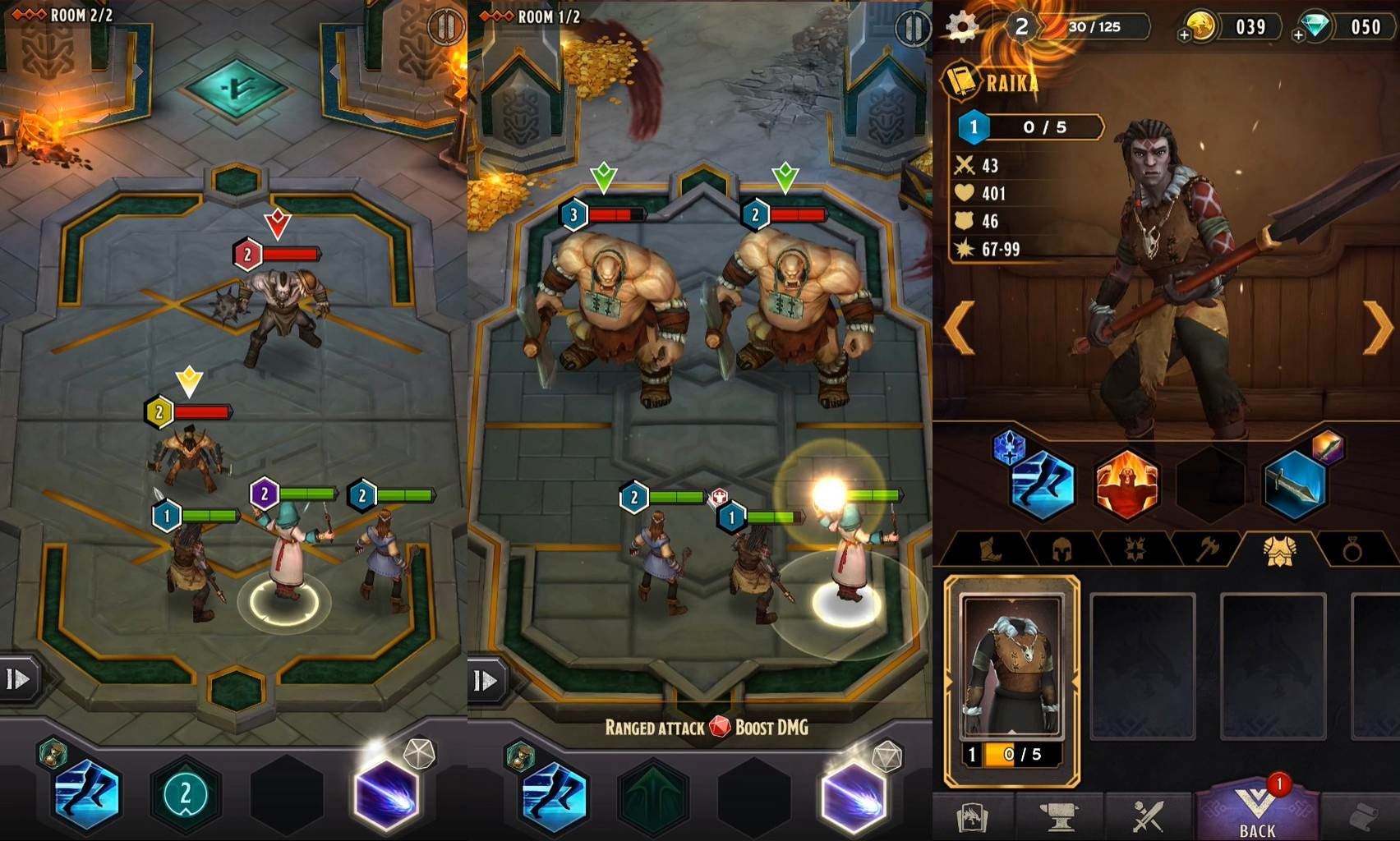
Task: Go back using the purple BACK button
Action: pyautogui.click(x=1256, y=814)
